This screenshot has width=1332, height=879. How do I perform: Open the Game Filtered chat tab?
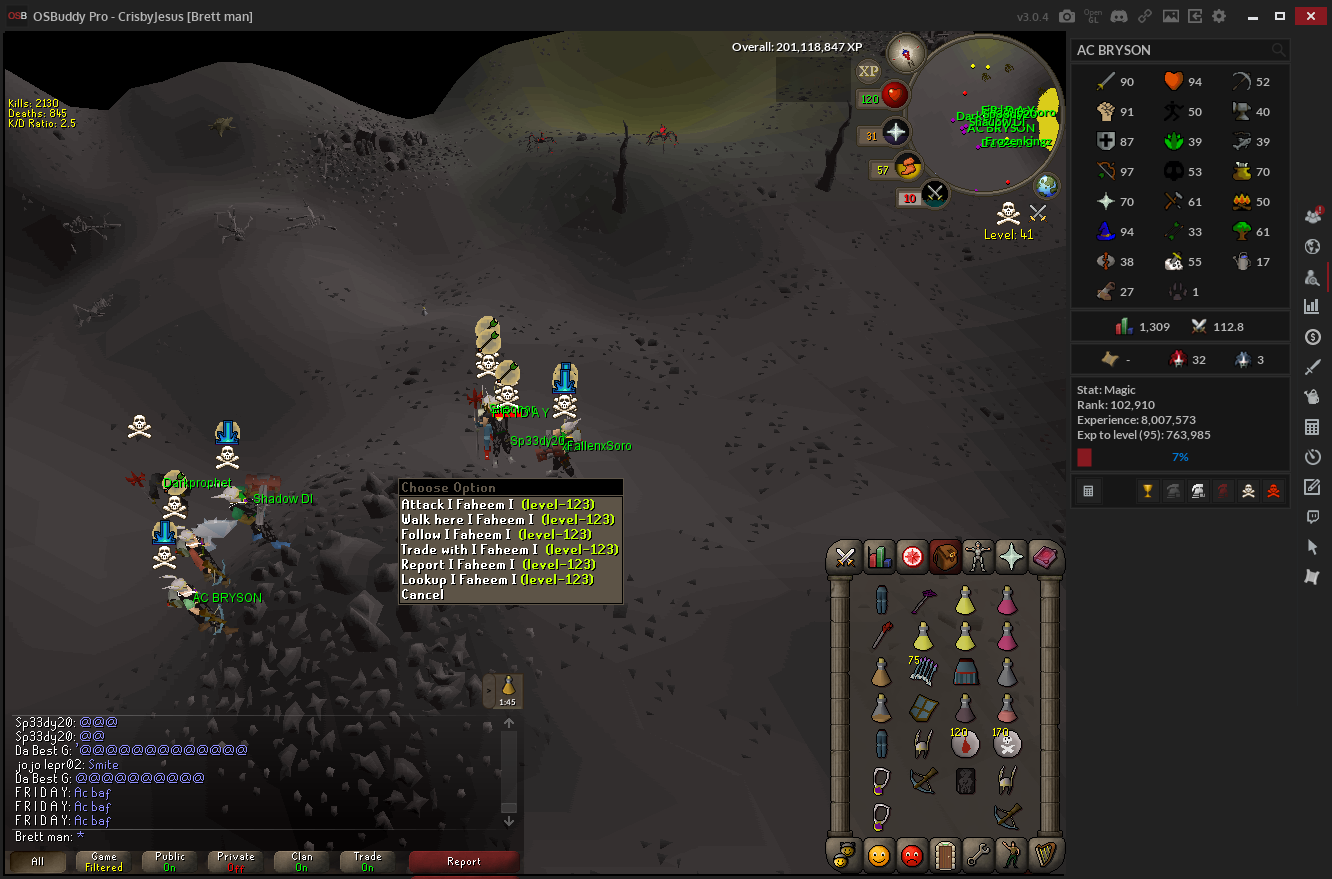tap(104, 862)
